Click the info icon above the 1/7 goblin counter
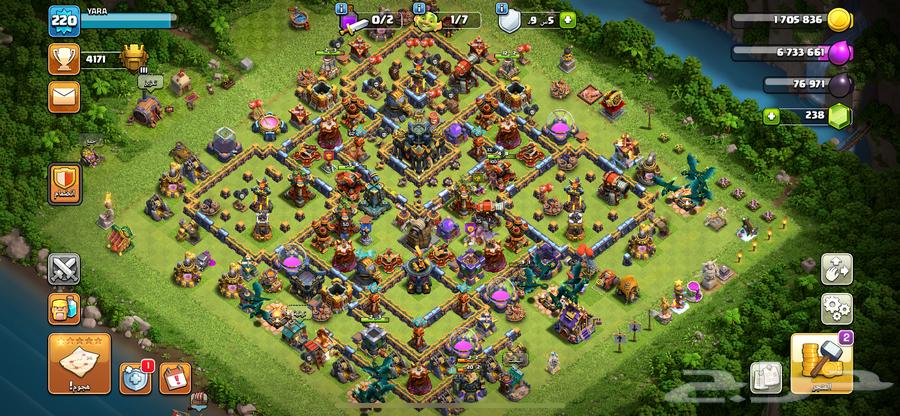Screen dimensions: 900x416 point(421,7)
